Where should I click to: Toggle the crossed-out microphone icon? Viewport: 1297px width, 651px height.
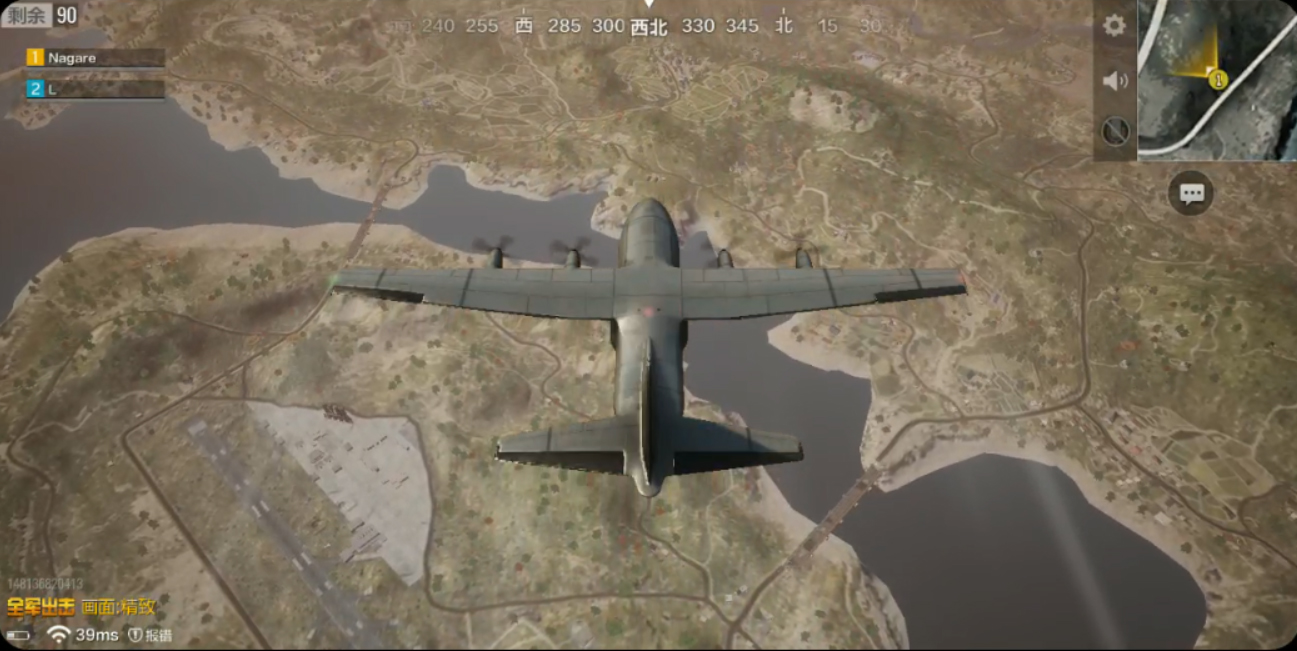(1115, 131)
